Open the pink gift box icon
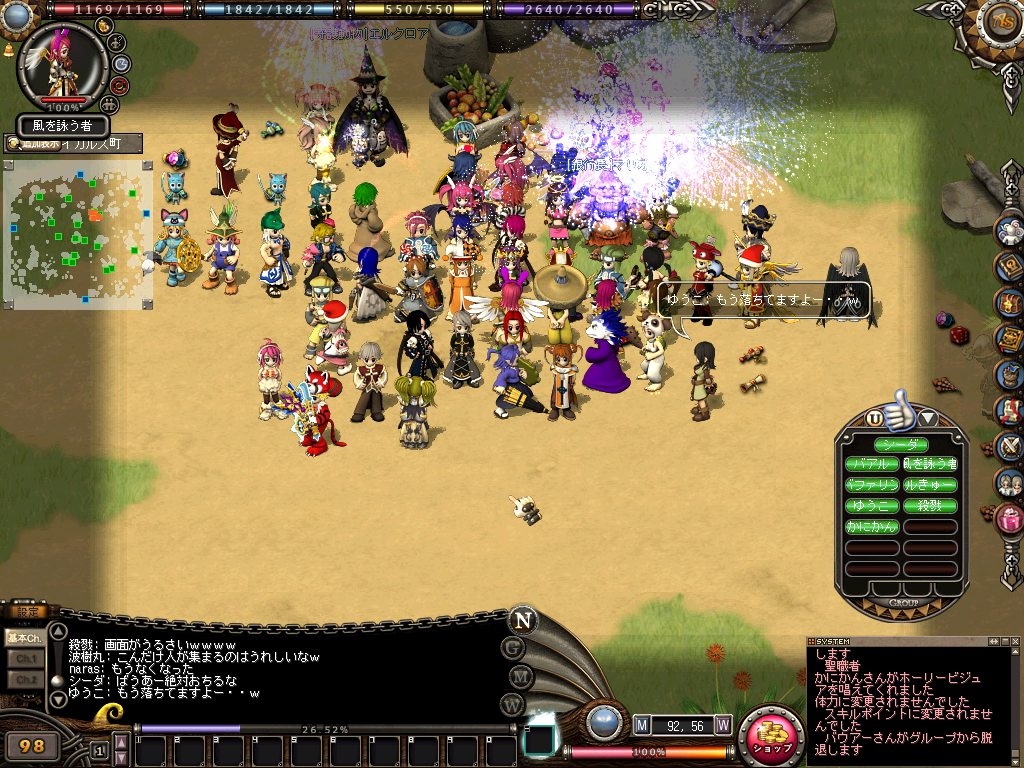Screen dimensions: 1024x768 pyautogui.click(x=1010, y=518)
